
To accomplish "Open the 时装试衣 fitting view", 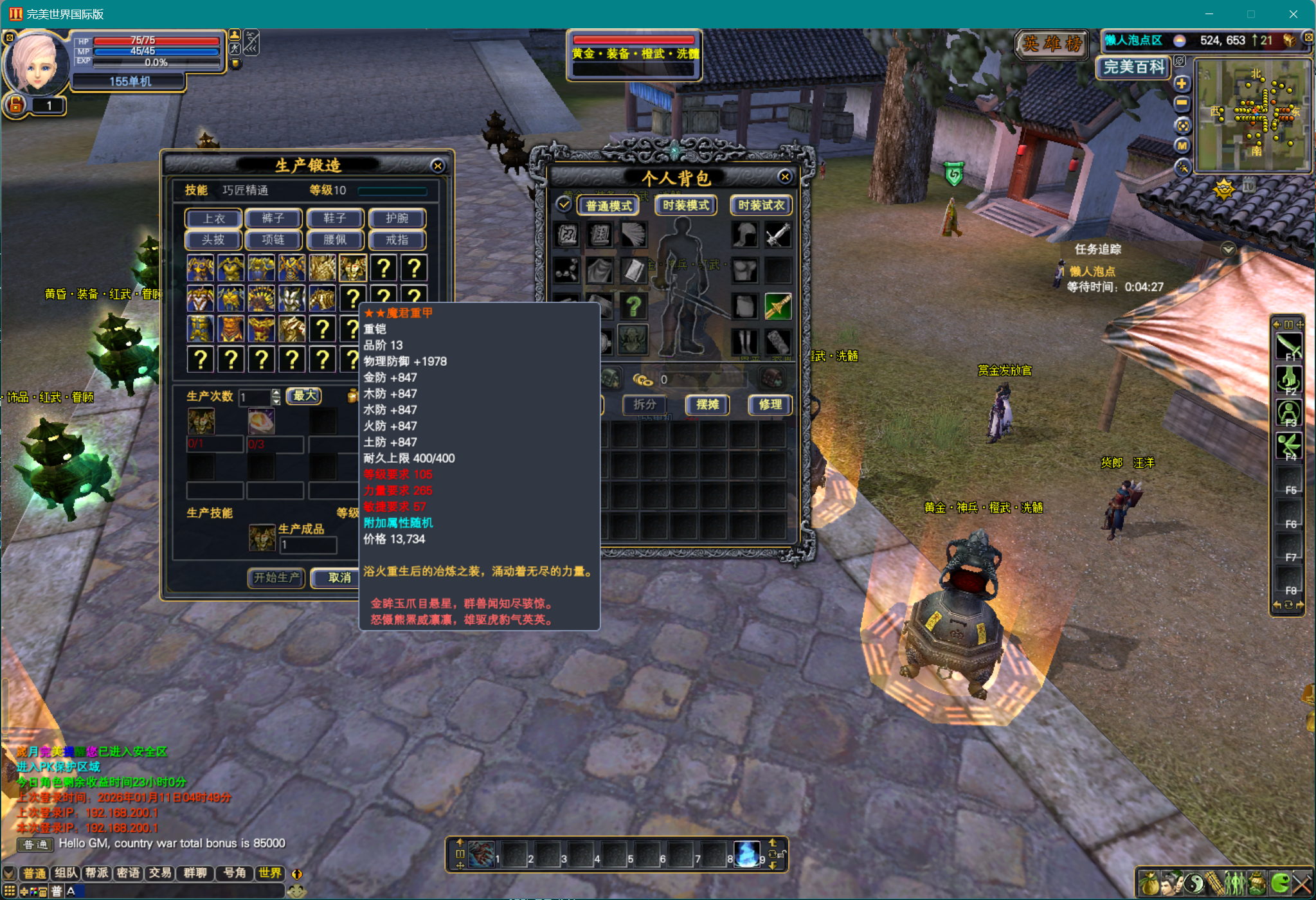I will (x=761, y=205).
